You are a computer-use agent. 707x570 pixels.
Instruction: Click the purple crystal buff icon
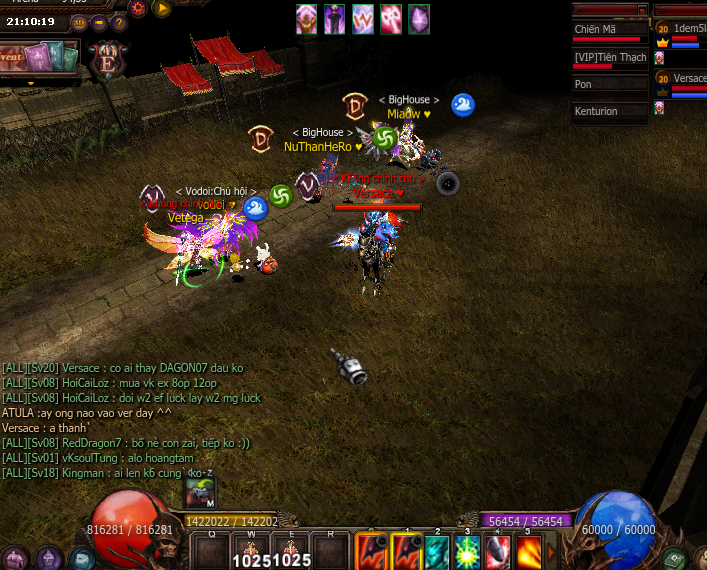419,18
